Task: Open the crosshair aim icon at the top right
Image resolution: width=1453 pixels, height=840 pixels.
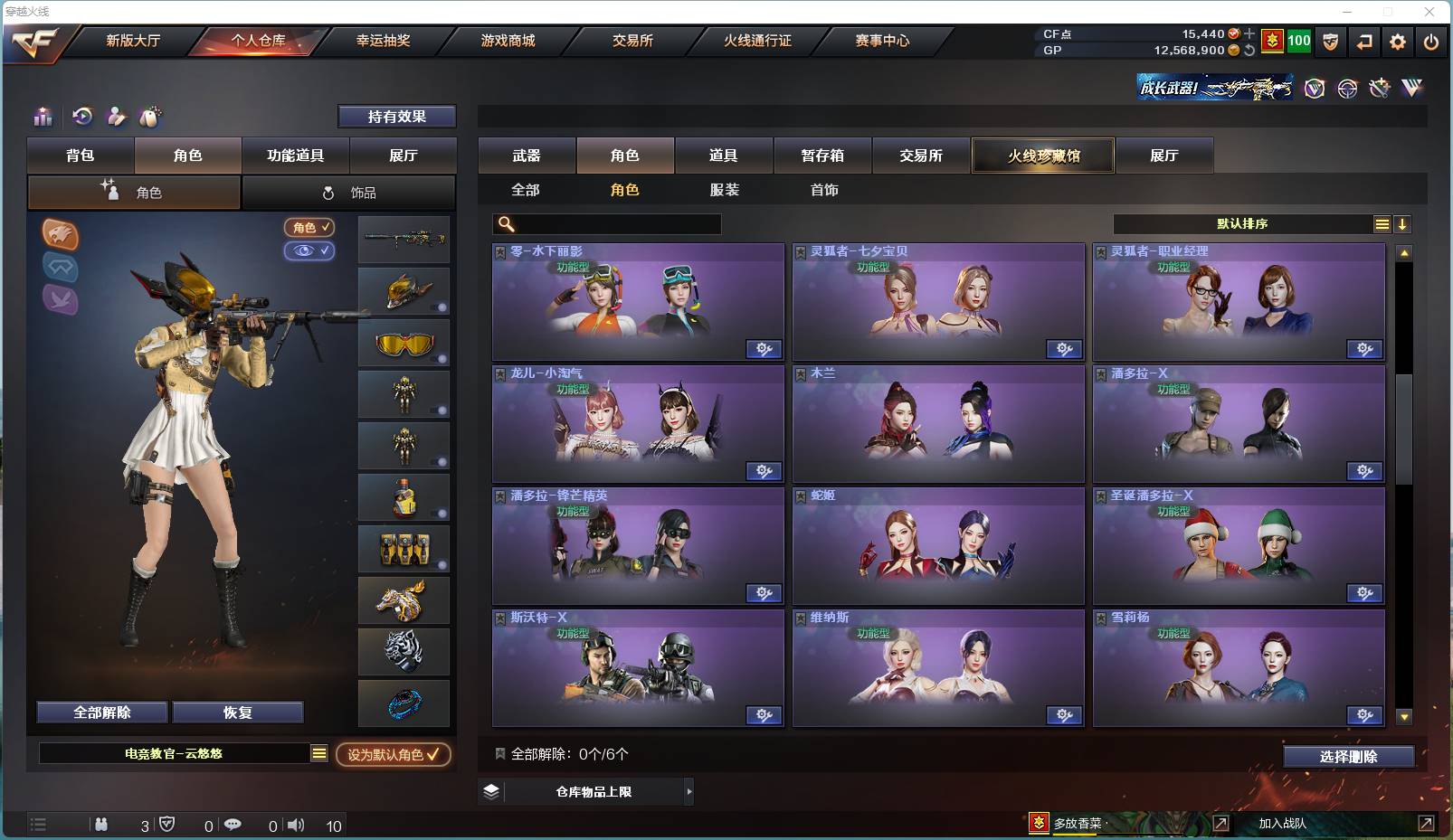Action: (1347, 88)
